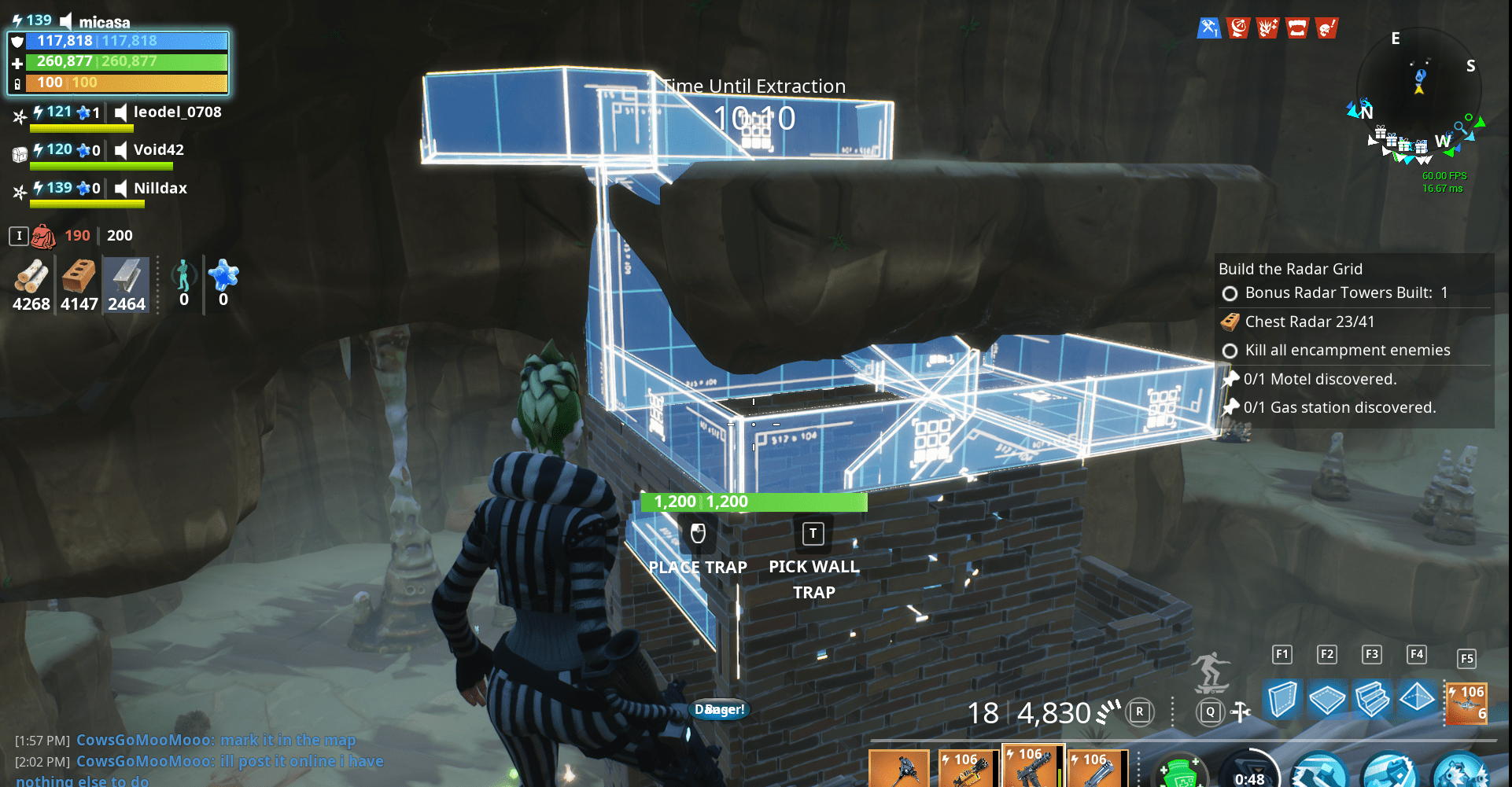This screenshot has width=1512, height=787.
Task: Click the skull alert mission icon
Action: point(1326,28)
